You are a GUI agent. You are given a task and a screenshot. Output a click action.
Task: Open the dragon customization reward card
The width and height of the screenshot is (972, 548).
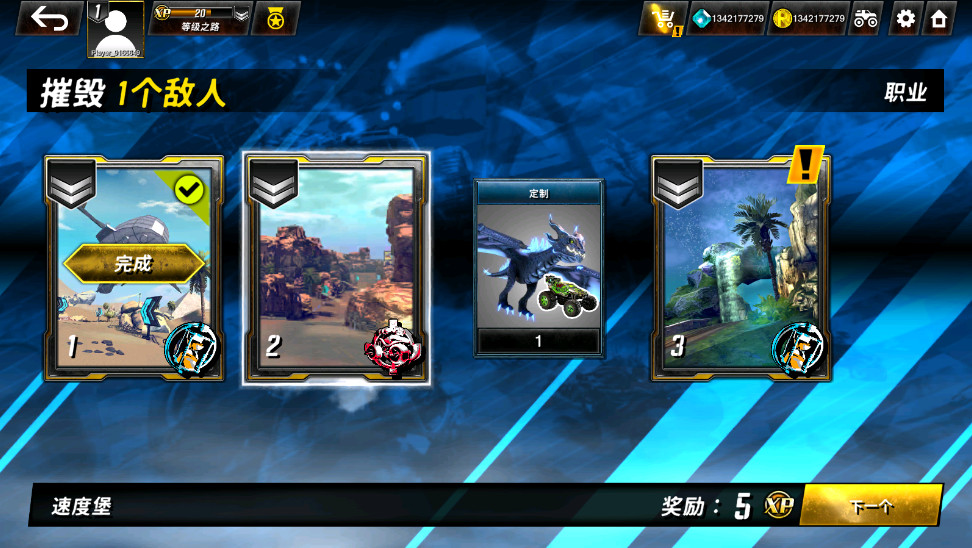tap(538, 268)
